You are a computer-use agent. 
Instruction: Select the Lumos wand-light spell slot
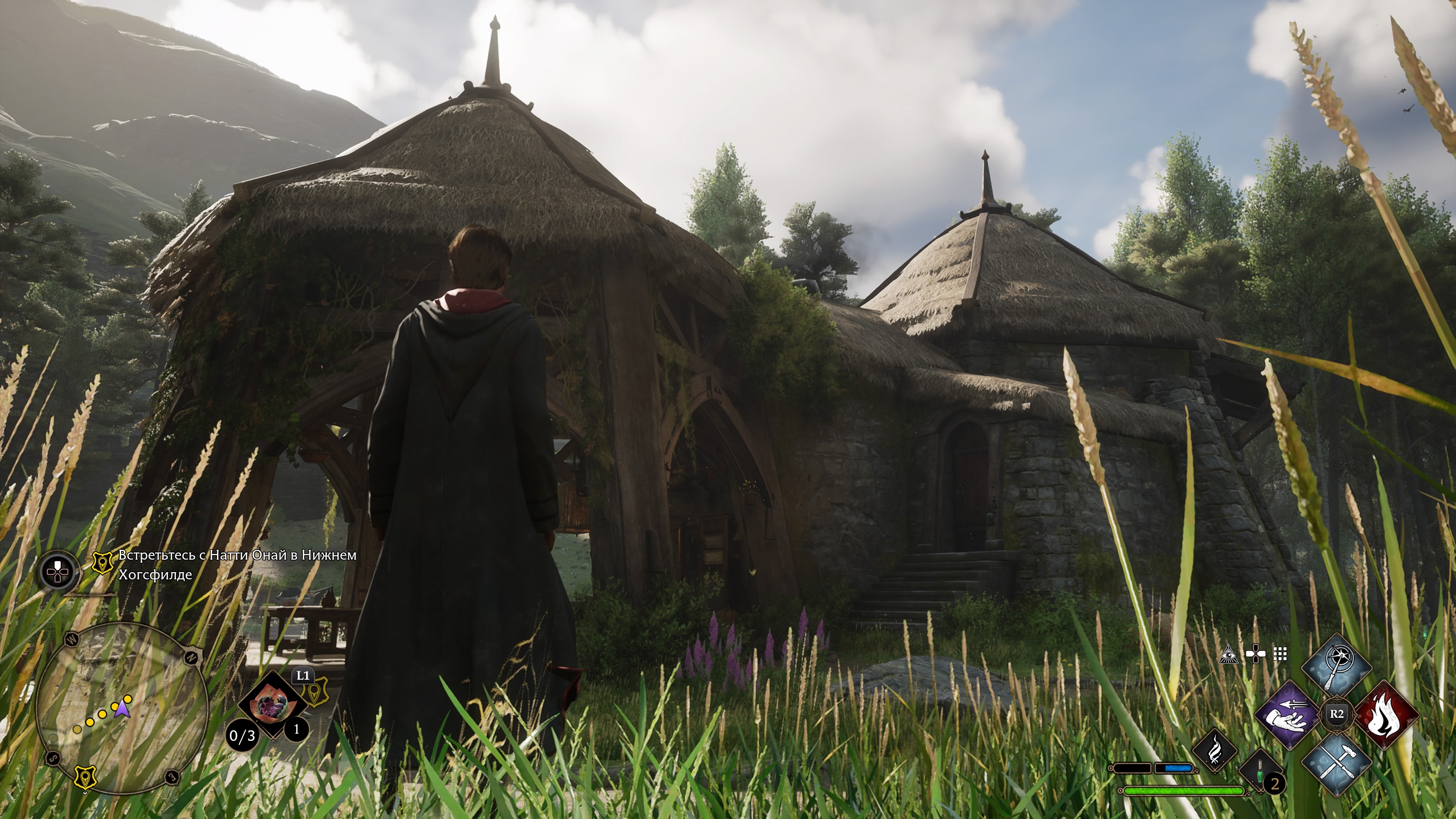coord(1336,668)
